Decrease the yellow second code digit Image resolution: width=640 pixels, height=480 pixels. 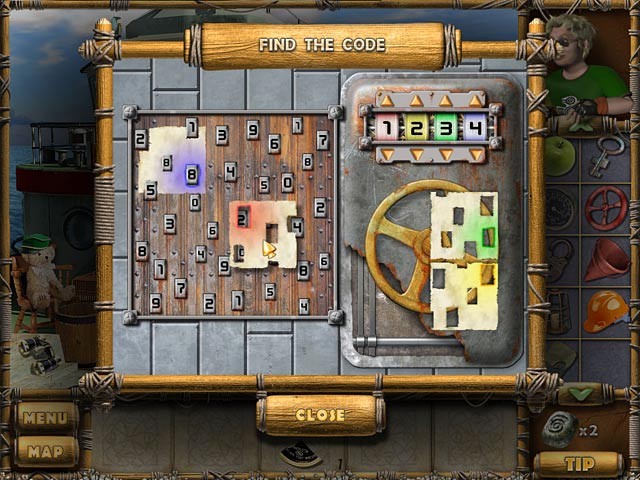pyautogui.click(x=417, y=154)
